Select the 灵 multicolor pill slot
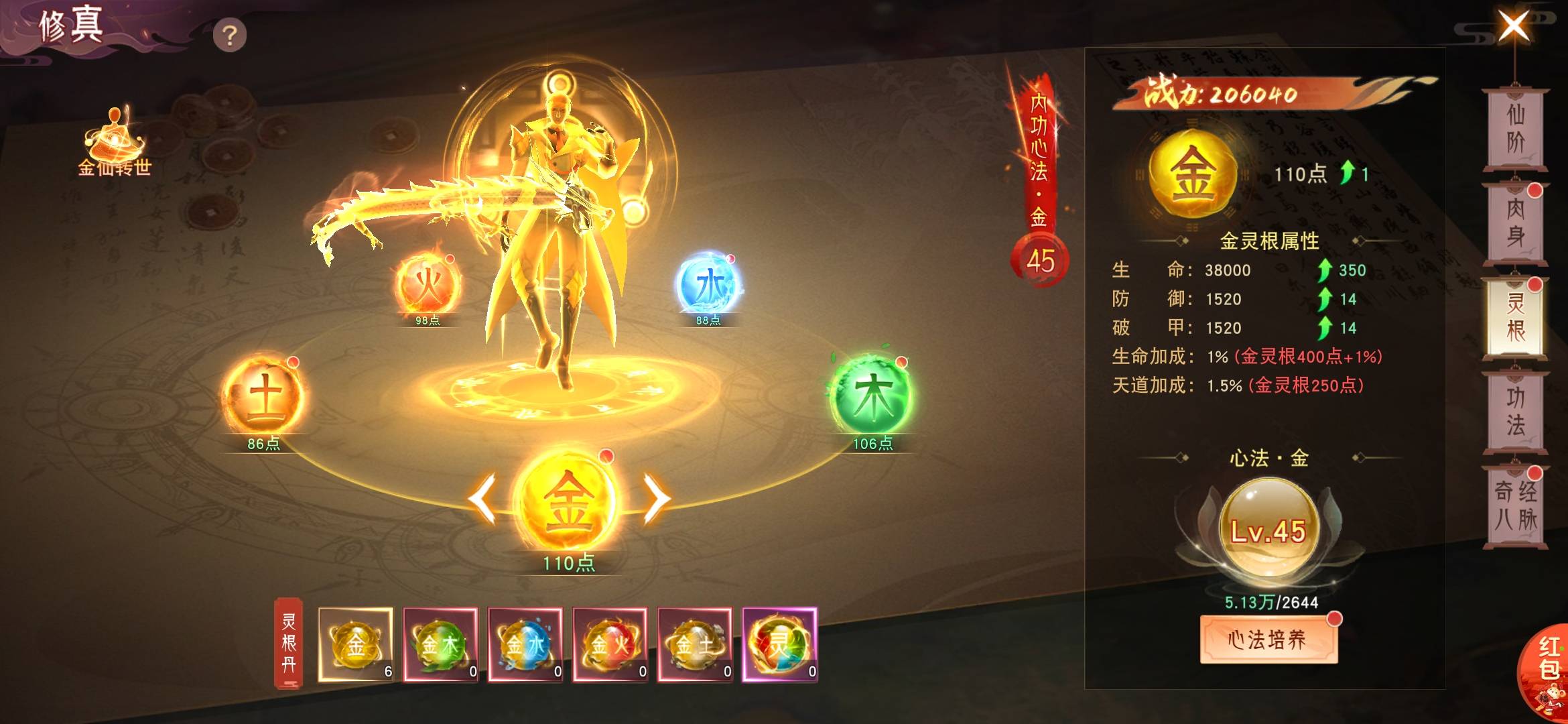Screen dimensions: 1568x724 [779, 644]
